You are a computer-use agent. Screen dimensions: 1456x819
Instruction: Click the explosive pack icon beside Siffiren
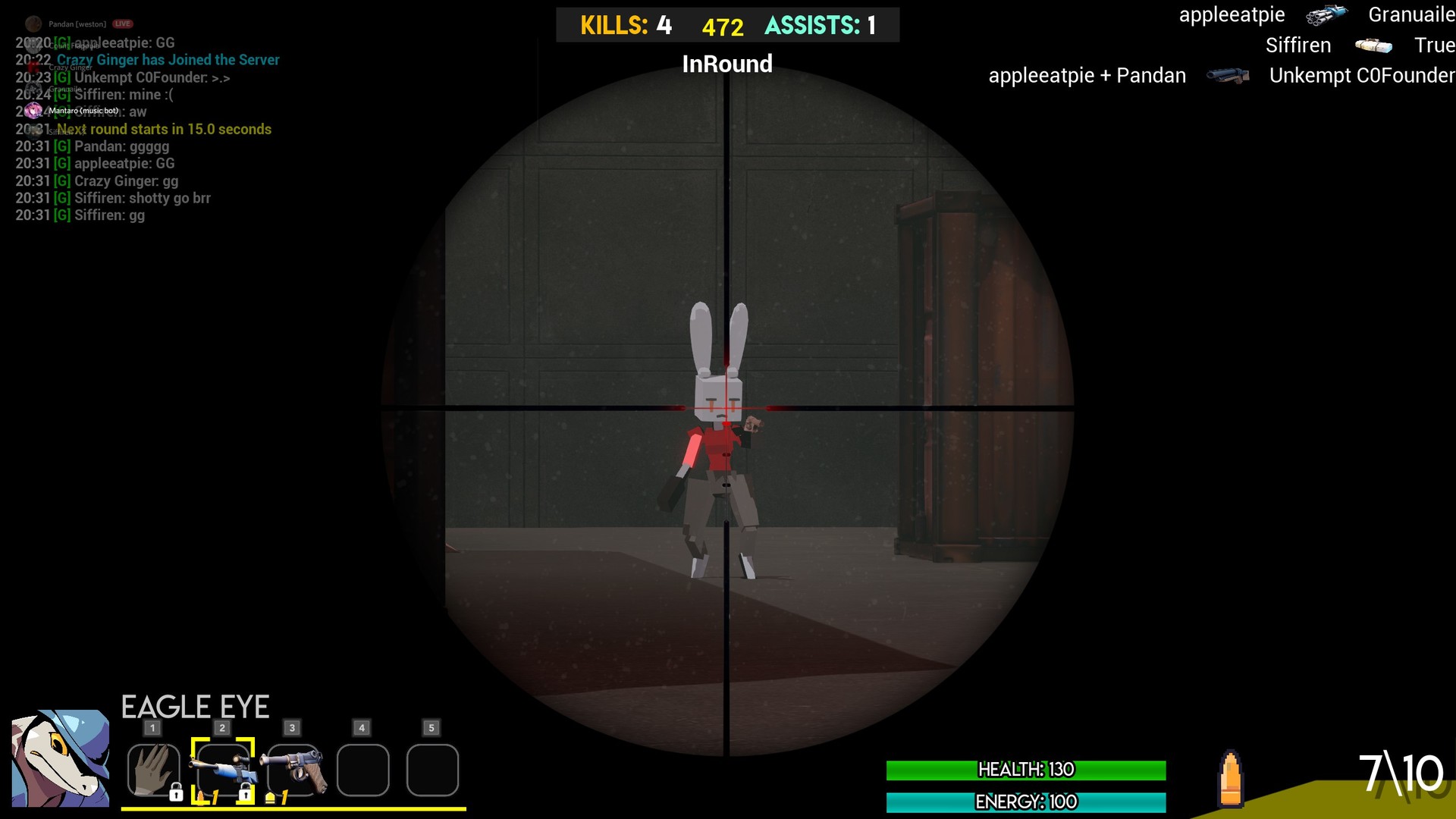tap(1375, 45)
